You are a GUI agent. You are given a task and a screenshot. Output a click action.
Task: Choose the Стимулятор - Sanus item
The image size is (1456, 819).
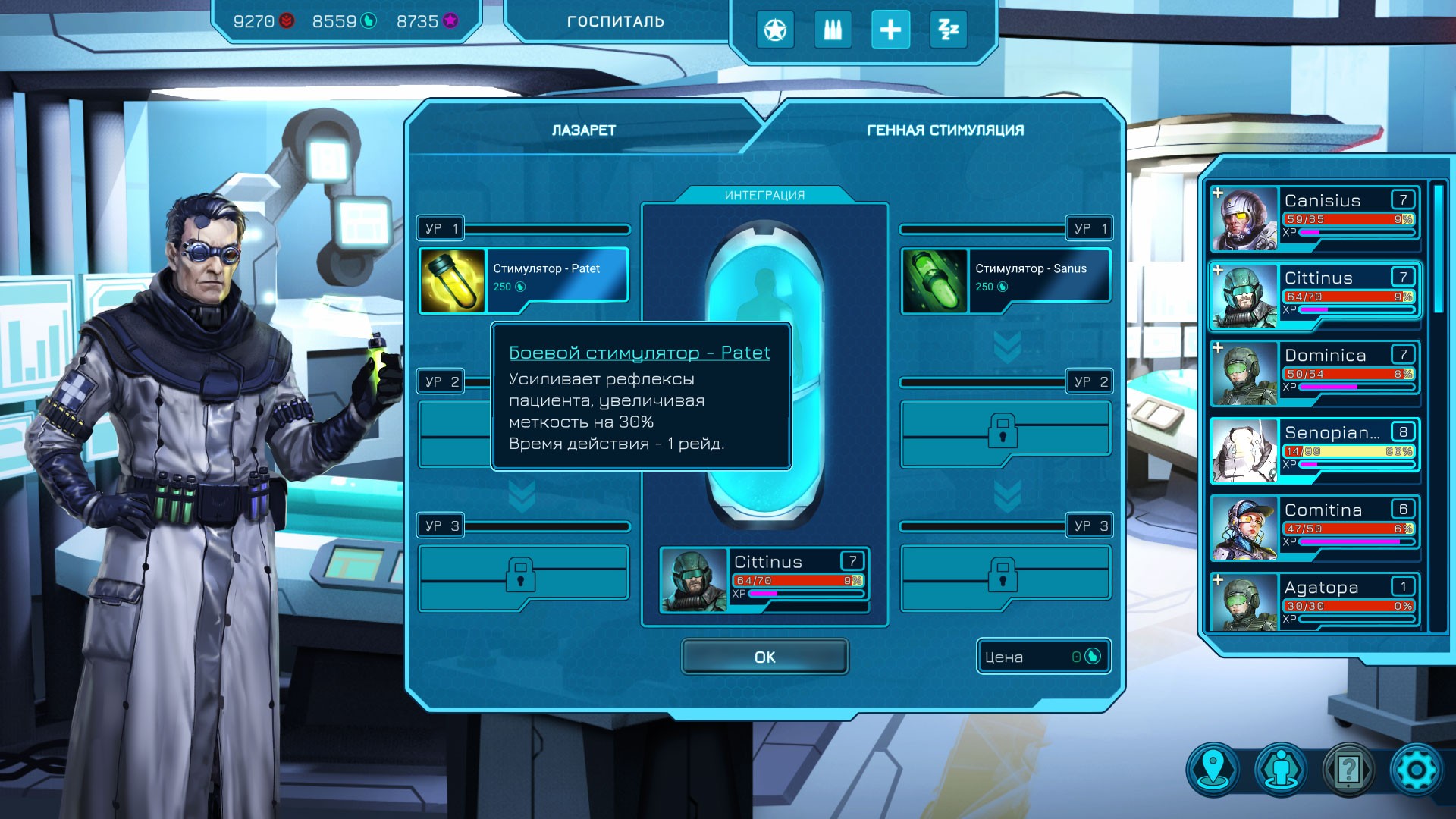pos(1006,280)
